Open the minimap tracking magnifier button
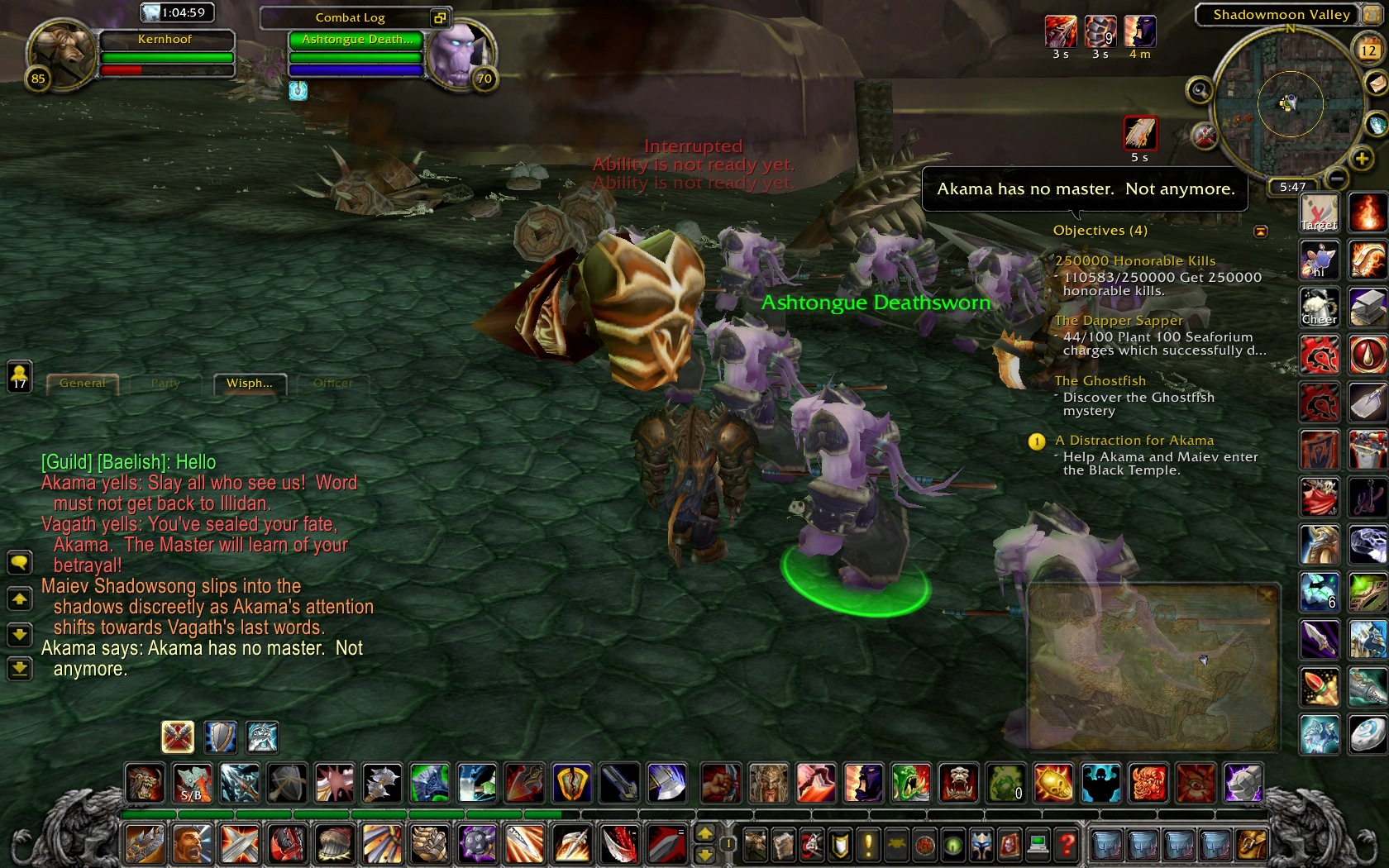This screenshot has height=868, width=1389. click(x=1199, y=90)
